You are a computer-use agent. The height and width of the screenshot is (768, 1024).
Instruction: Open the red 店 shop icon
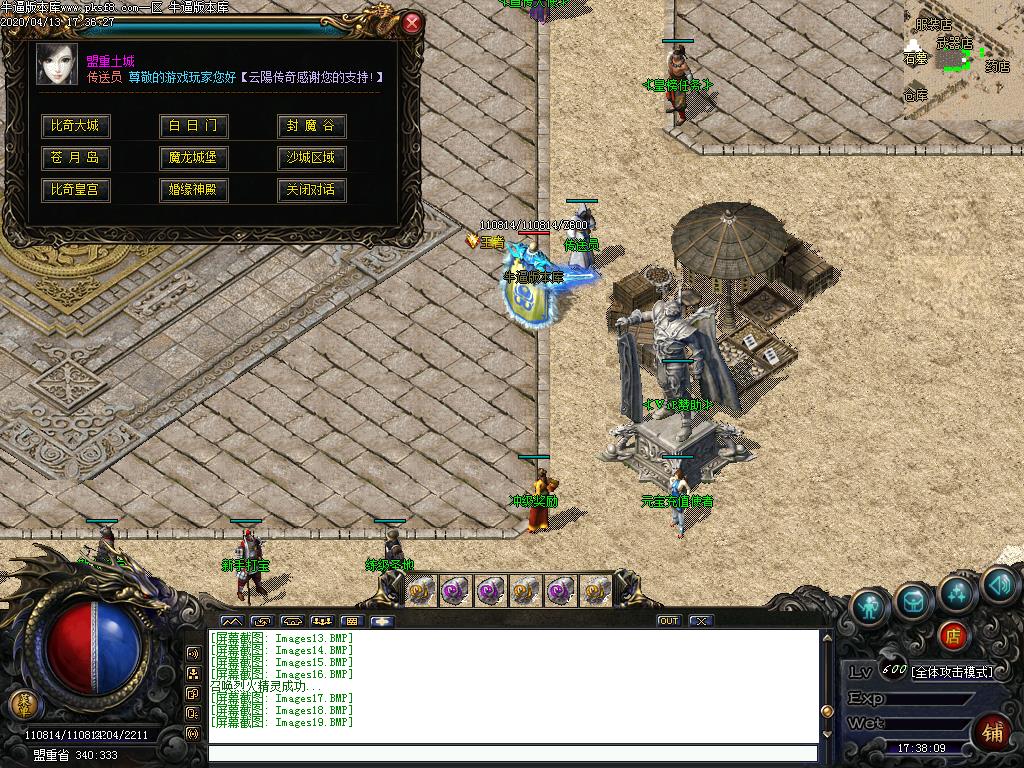[953, 635]
